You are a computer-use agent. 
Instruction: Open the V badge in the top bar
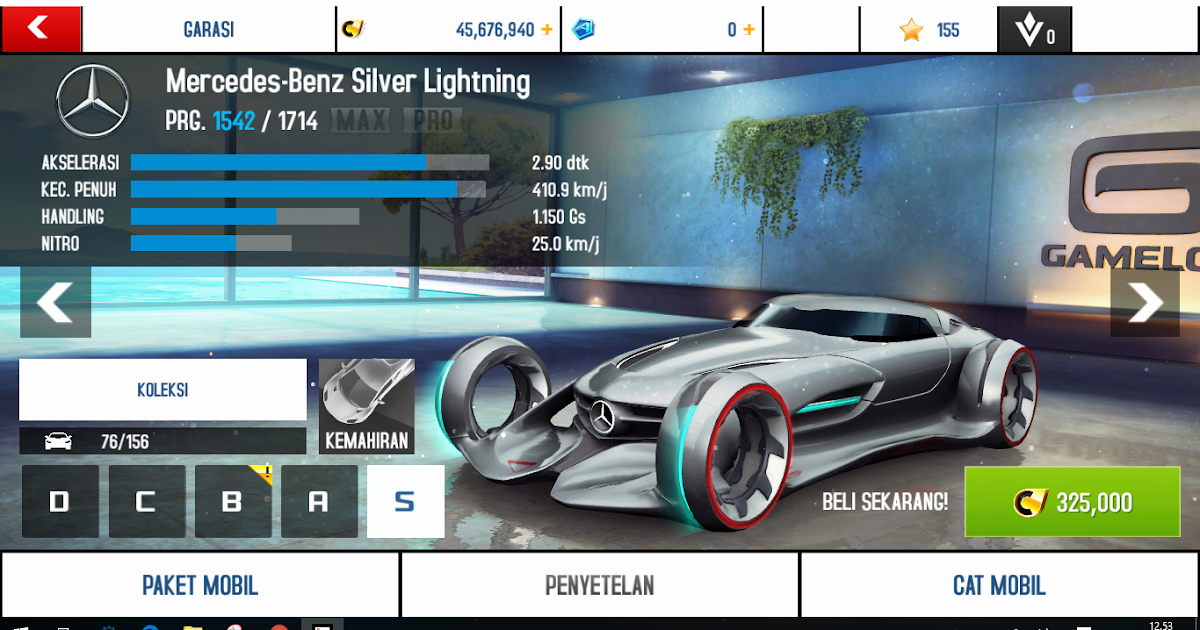click(1036, 30)
